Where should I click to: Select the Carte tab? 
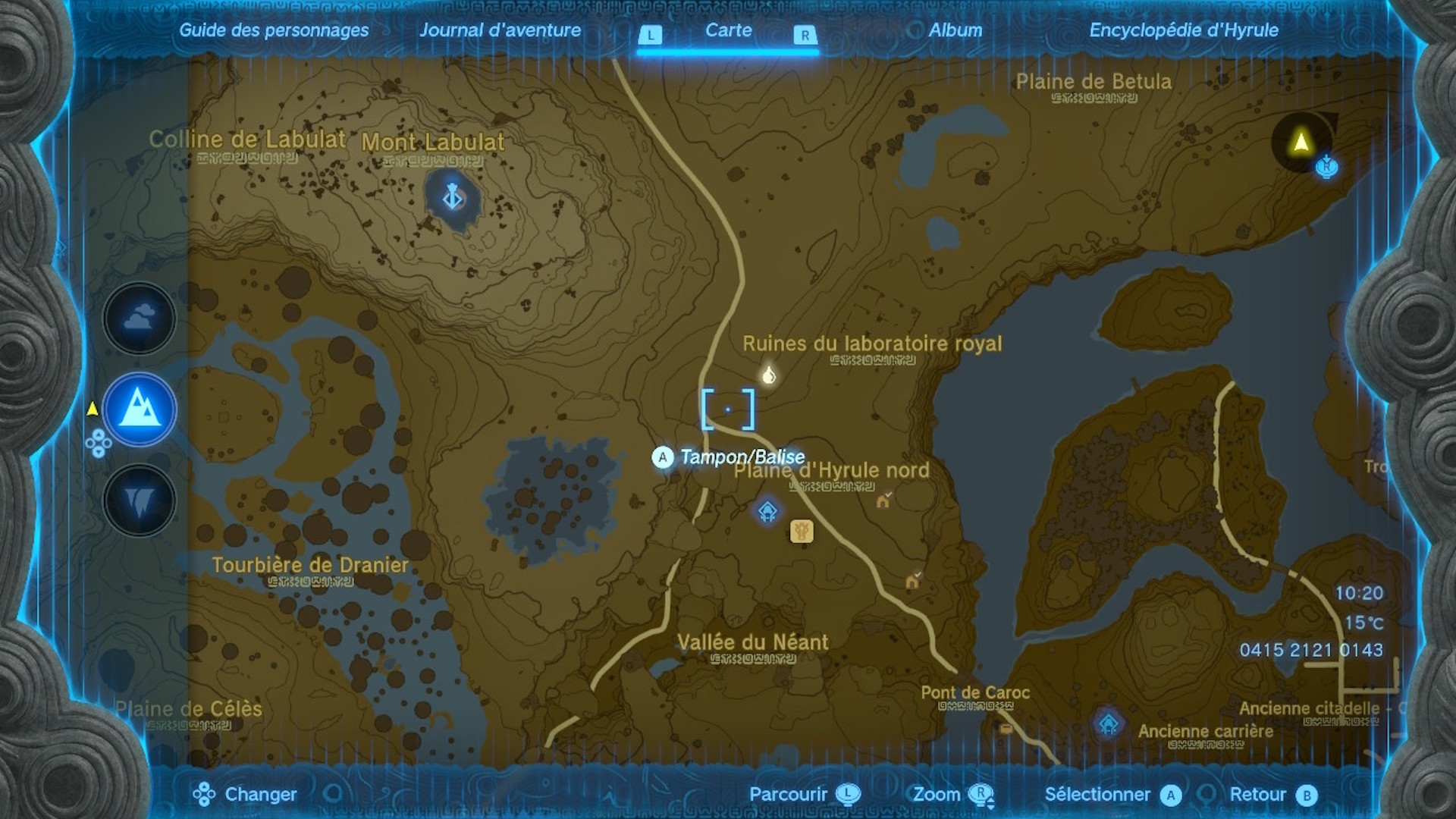[728, 30]
